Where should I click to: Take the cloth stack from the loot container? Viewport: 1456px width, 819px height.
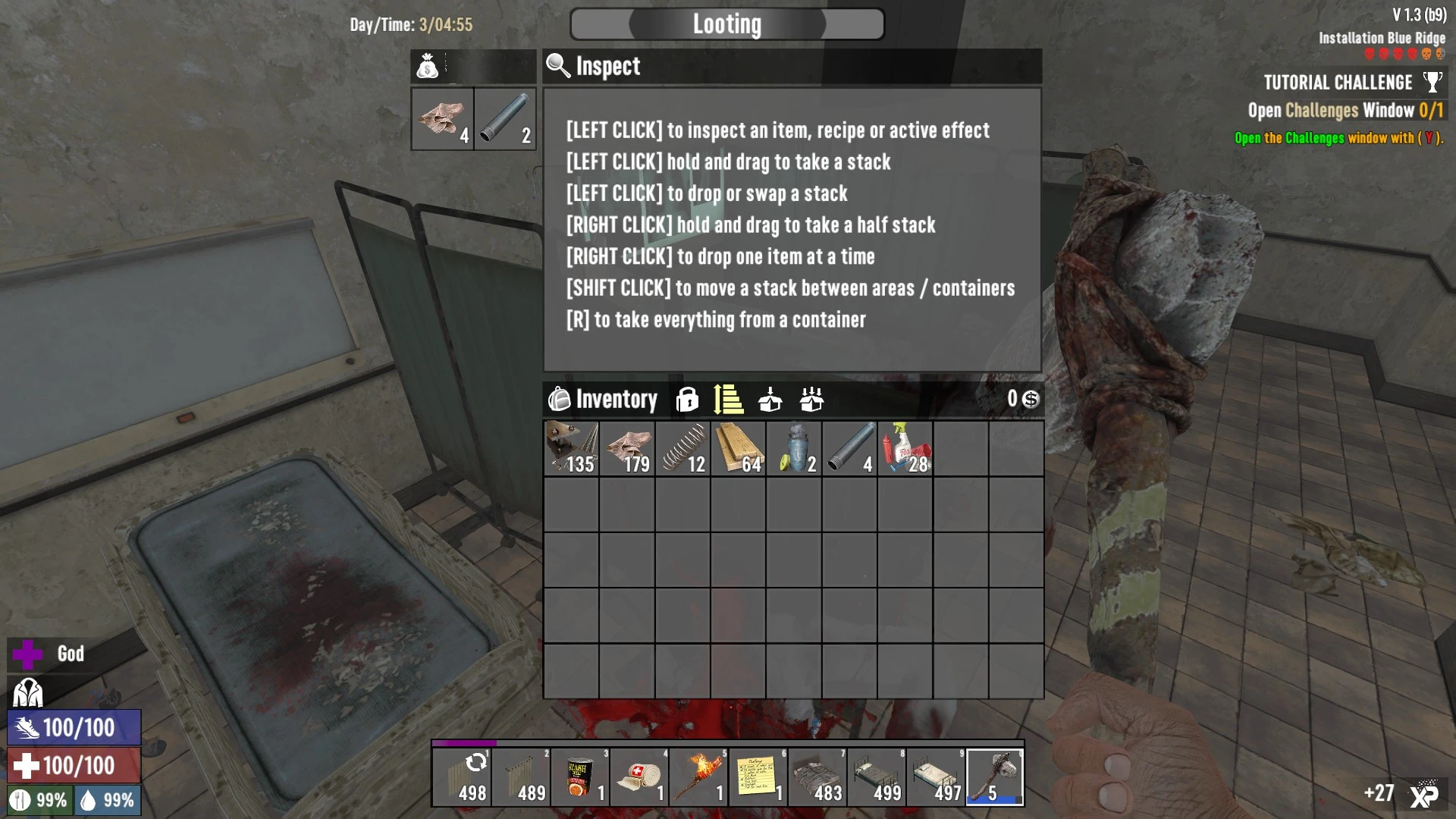pos(443,118)
